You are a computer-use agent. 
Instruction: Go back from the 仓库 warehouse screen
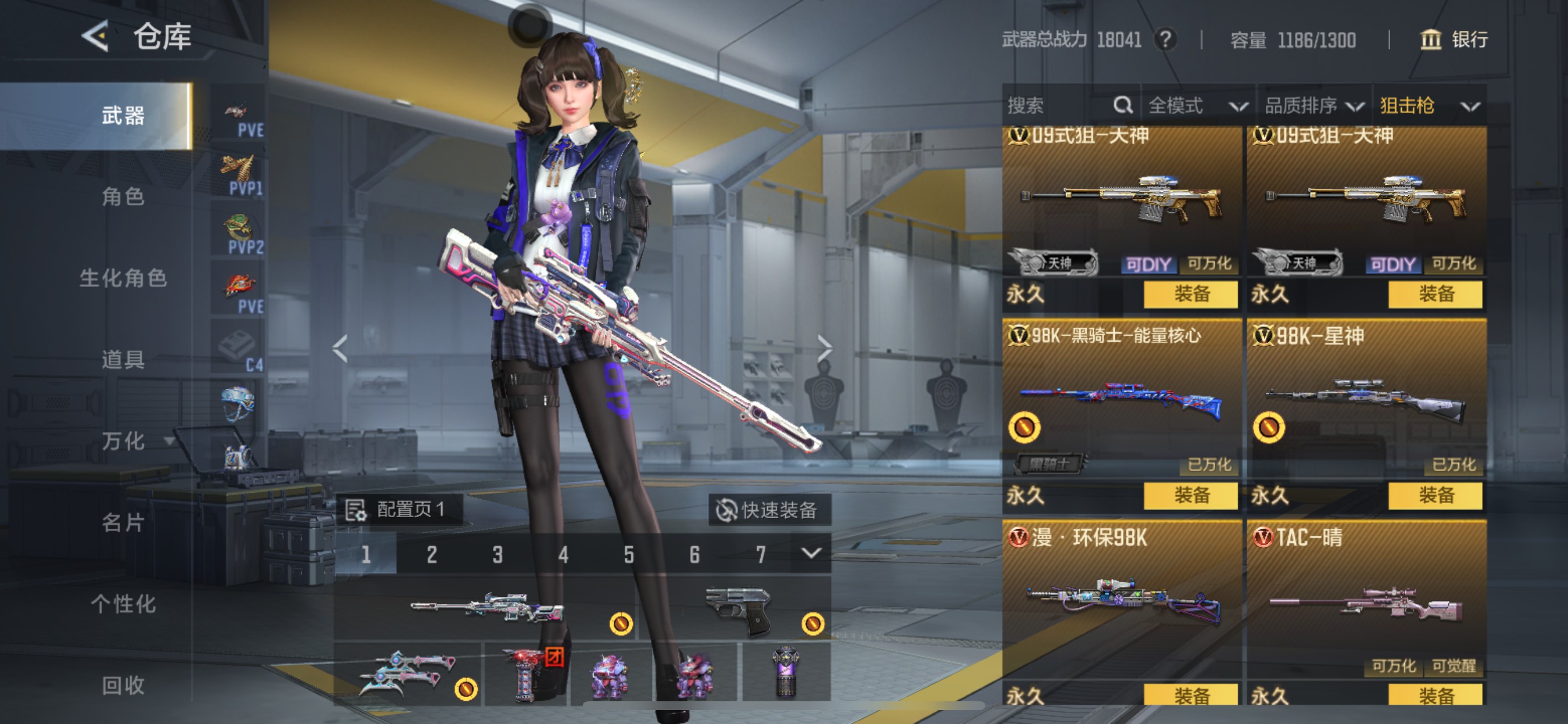click(x=96, y=37)
